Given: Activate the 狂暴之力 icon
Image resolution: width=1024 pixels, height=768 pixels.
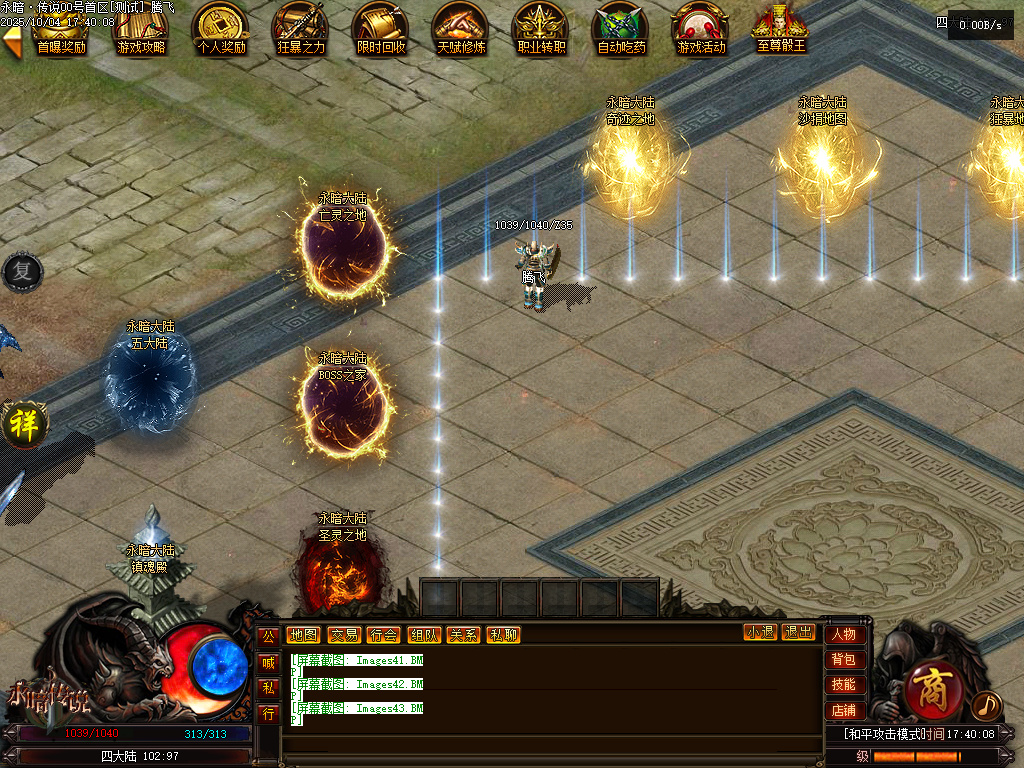Looking at the screenshot, I should (x=301, y=28).
